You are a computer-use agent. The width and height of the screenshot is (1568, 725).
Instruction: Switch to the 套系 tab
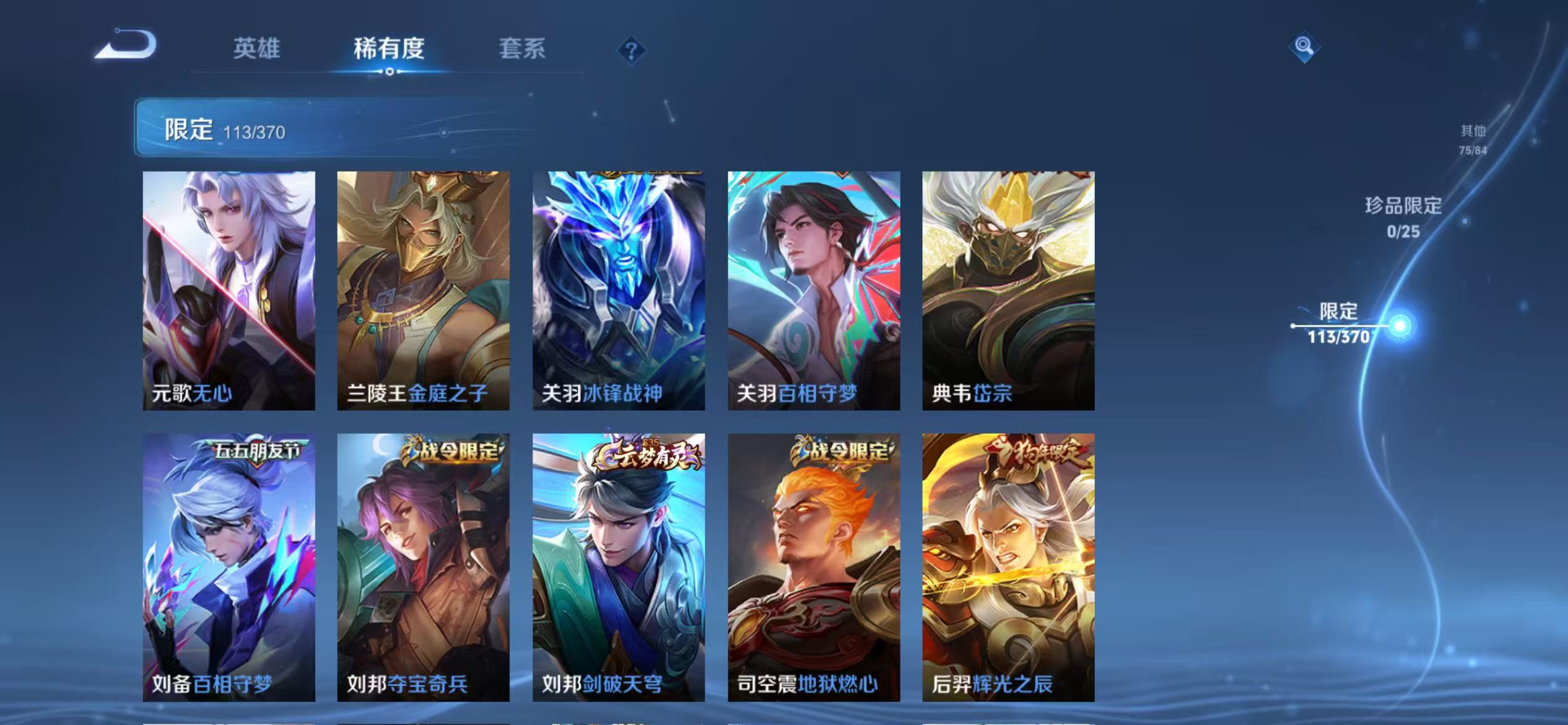(x=523, y=50)
